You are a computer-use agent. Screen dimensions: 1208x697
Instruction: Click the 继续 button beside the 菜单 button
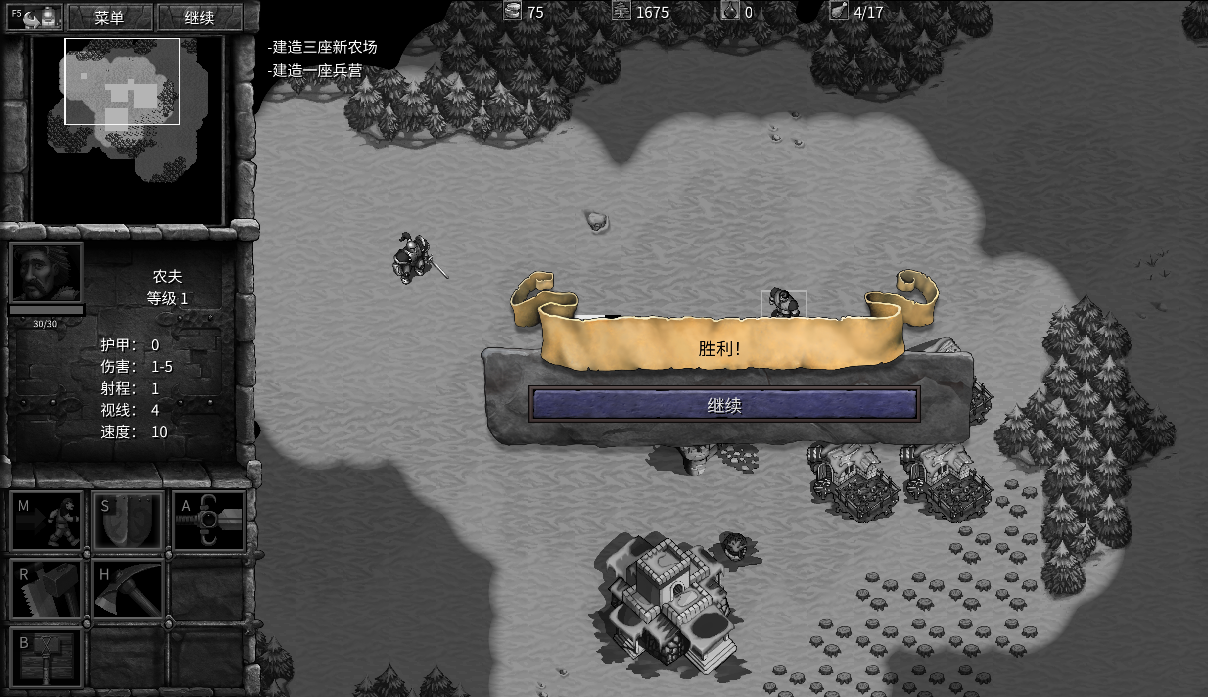[200, 18]
